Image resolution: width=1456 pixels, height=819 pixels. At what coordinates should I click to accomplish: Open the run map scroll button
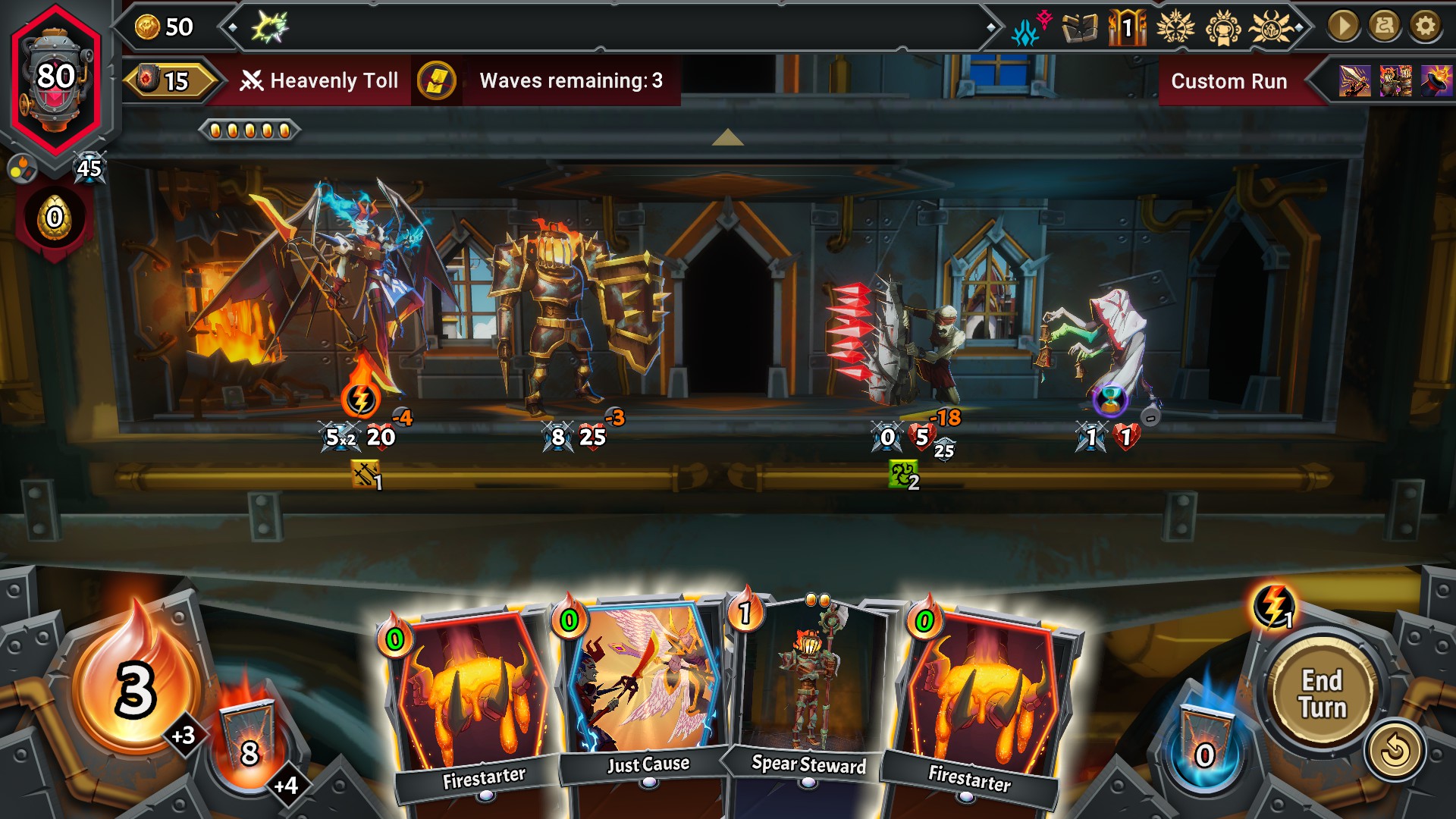coord(1384,27)
